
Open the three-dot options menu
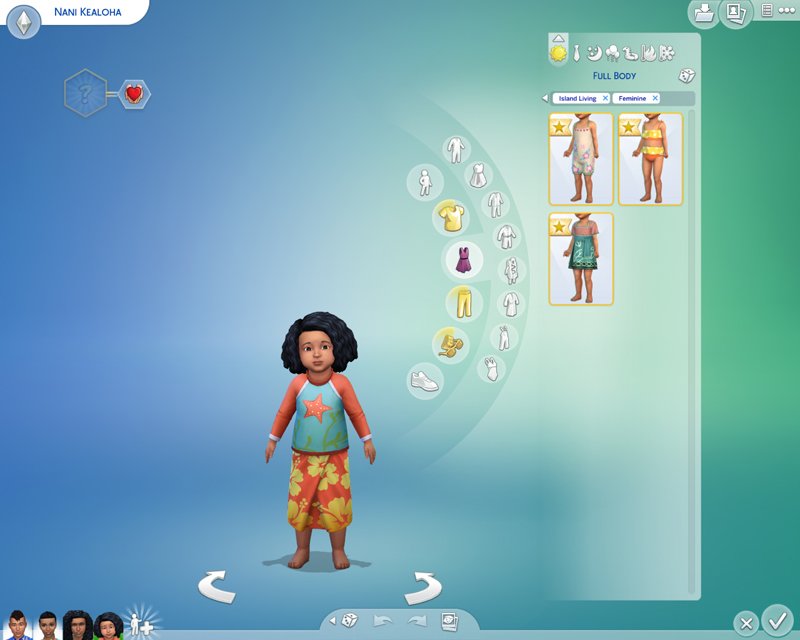point(787,11)
